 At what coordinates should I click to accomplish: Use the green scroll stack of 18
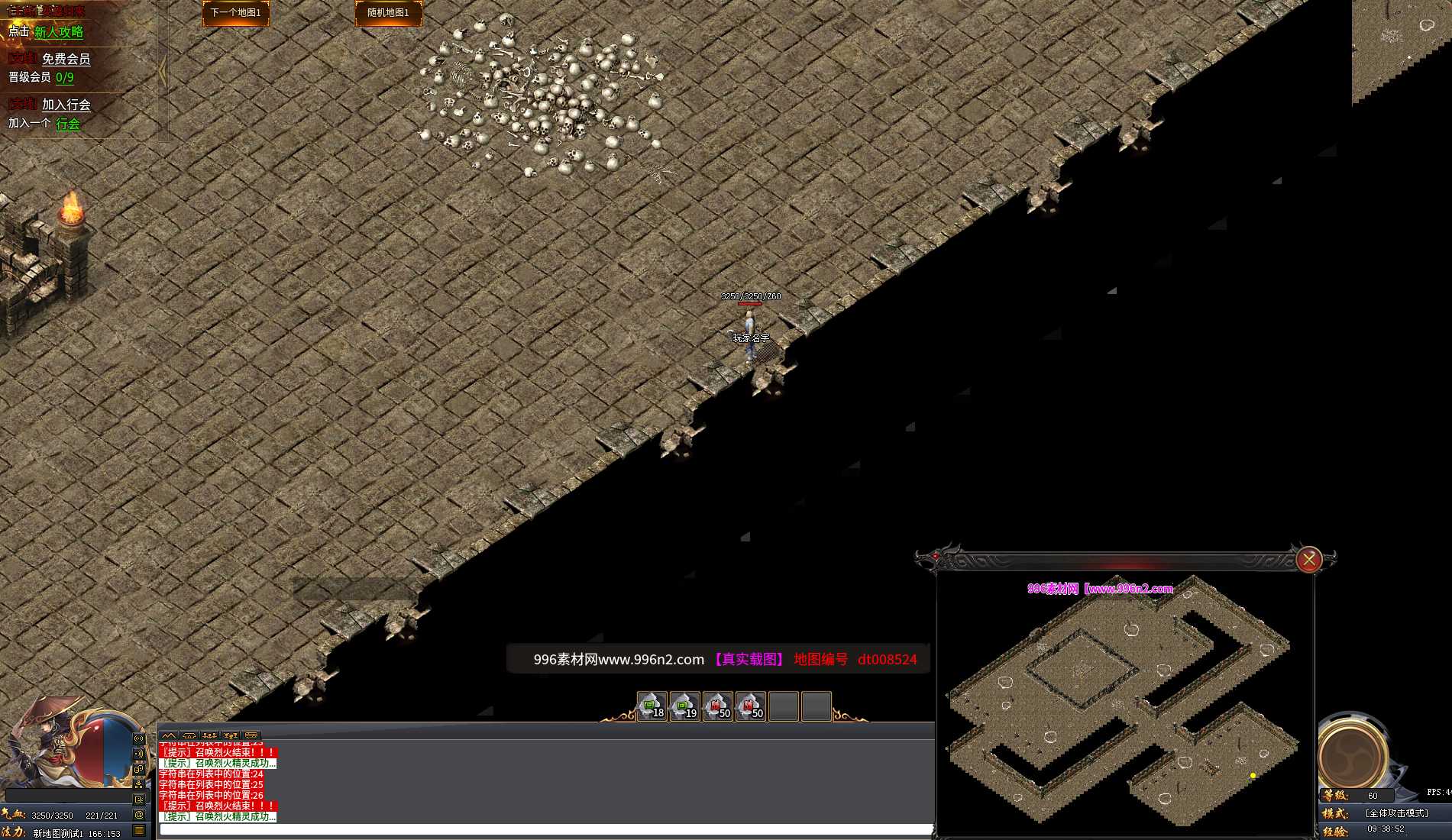[x=652, y=706]
